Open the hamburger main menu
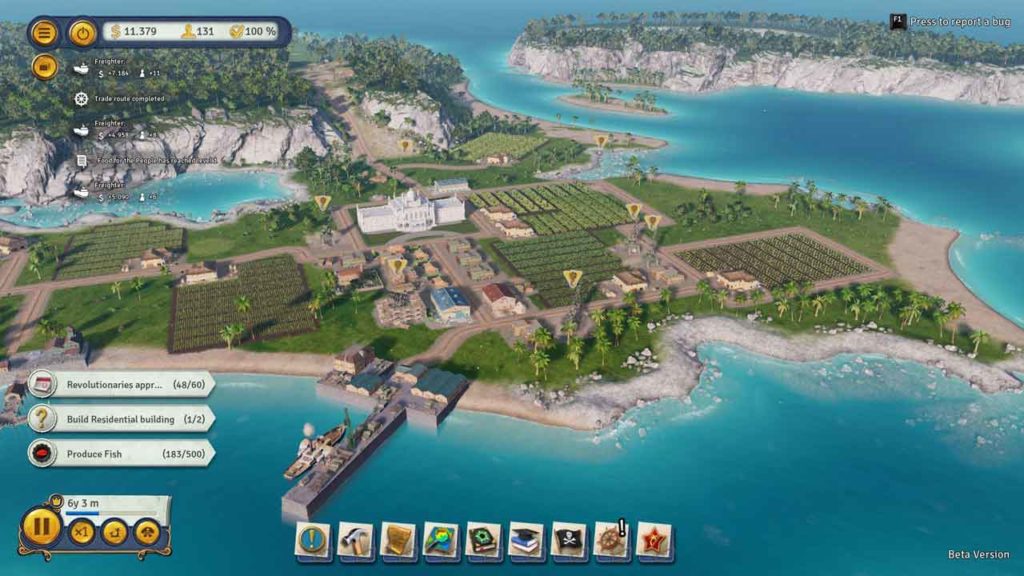The height and width of the screenshot is (576, 1024). pyautogui.click(x=44, y=32)
